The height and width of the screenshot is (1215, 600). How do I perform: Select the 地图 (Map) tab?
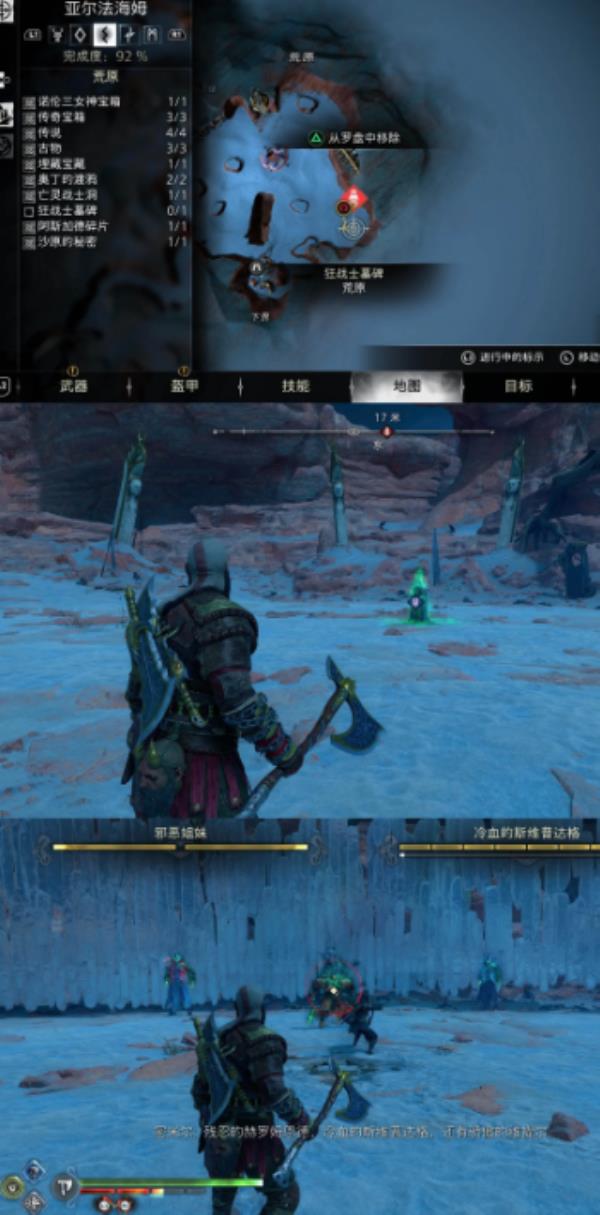[x=407, y=386]
